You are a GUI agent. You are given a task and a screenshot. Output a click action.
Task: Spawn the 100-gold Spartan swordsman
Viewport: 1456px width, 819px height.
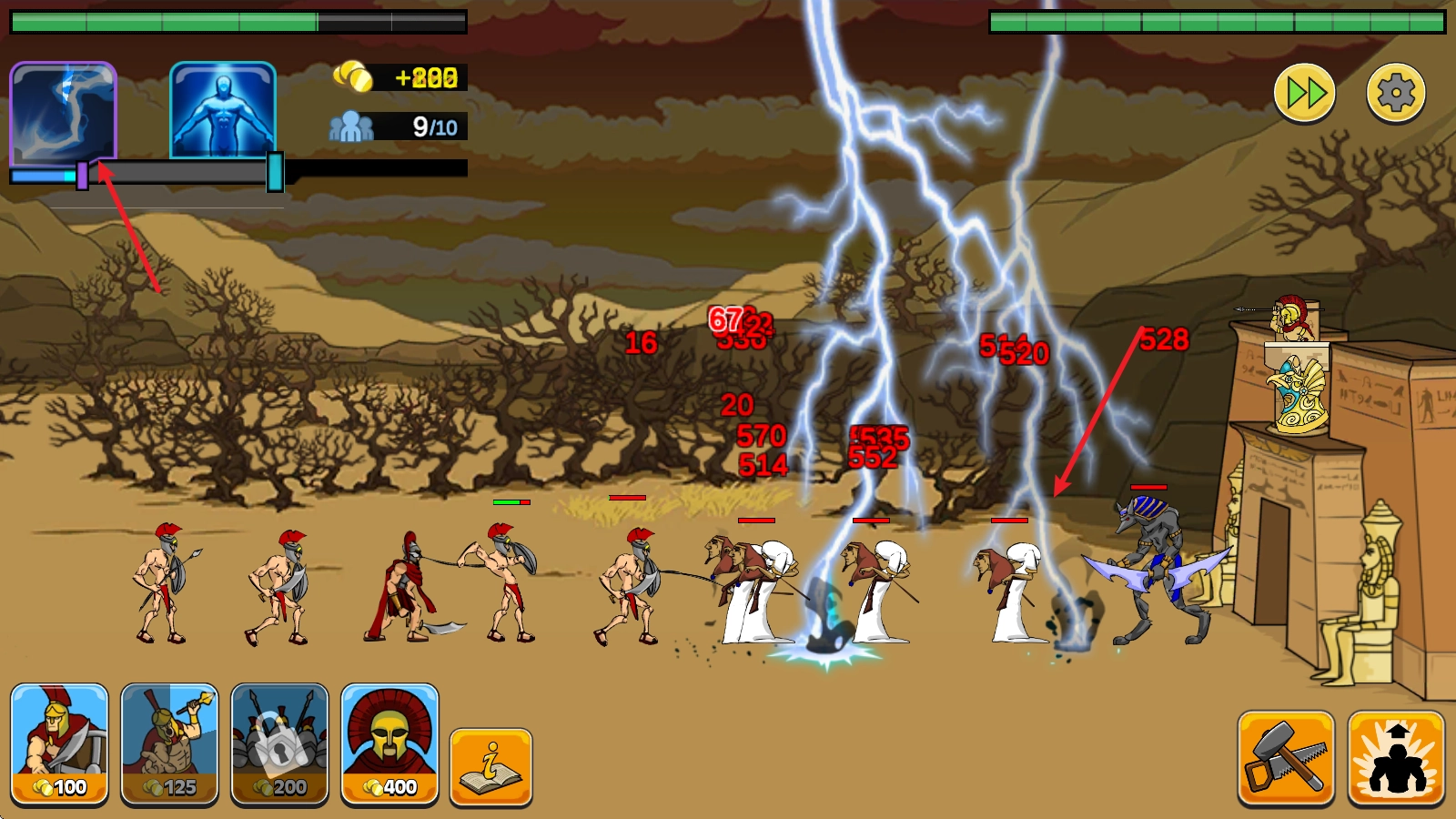(60, 744)
